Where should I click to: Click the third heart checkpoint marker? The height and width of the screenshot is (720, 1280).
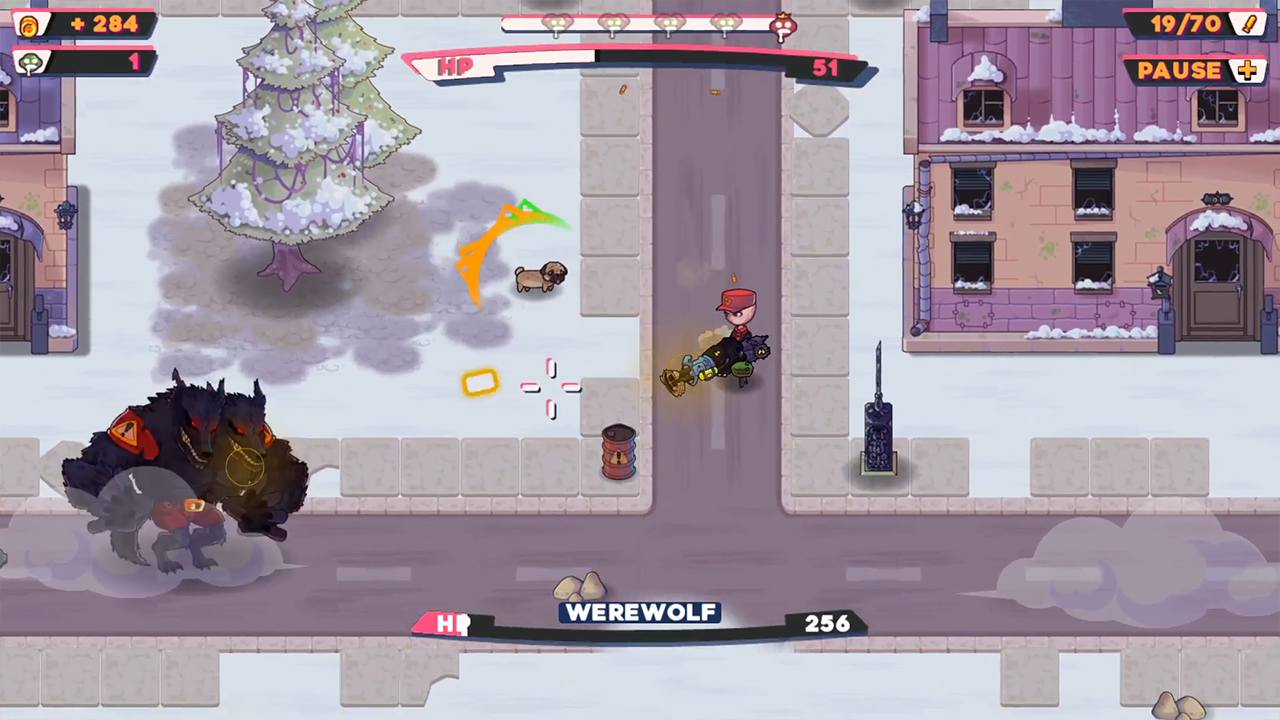point(668,23)
